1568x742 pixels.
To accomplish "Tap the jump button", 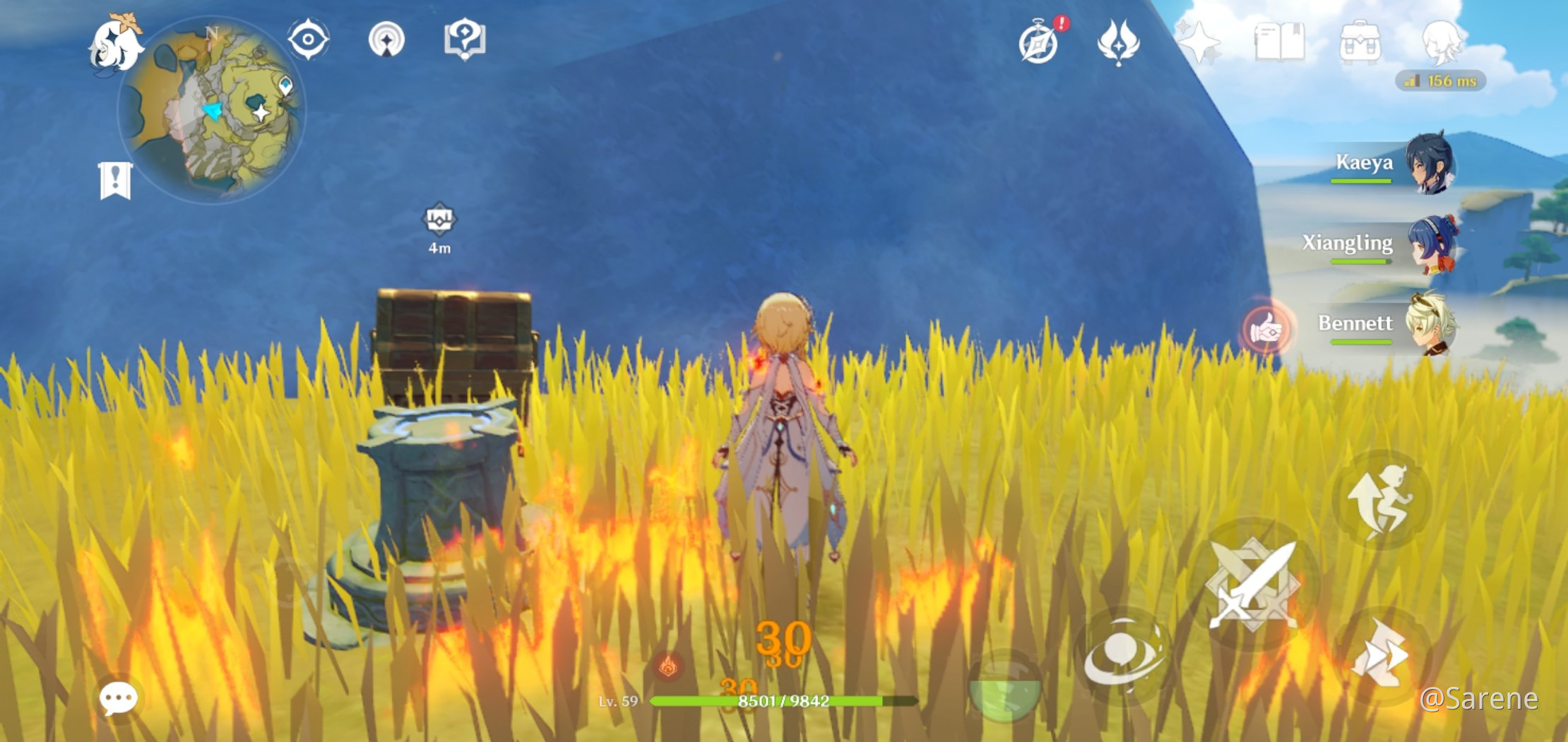I will pyautogui.click(x=1381, y=500).
